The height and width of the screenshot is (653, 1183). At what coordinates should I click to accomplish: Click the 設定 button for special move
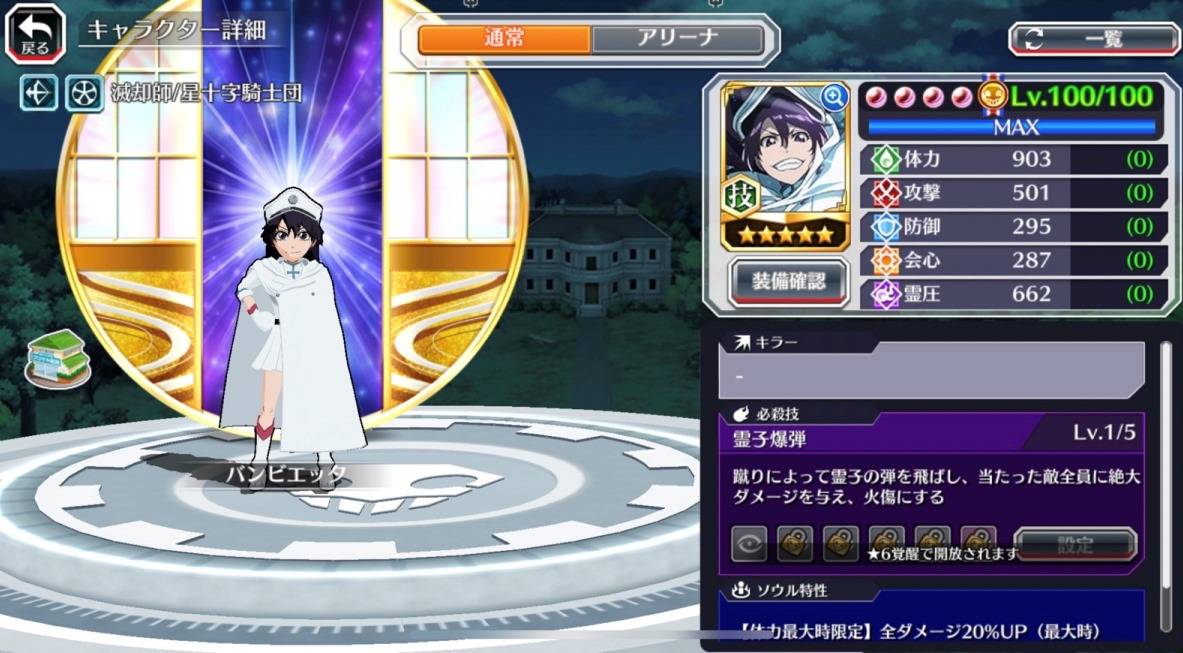1075,545
